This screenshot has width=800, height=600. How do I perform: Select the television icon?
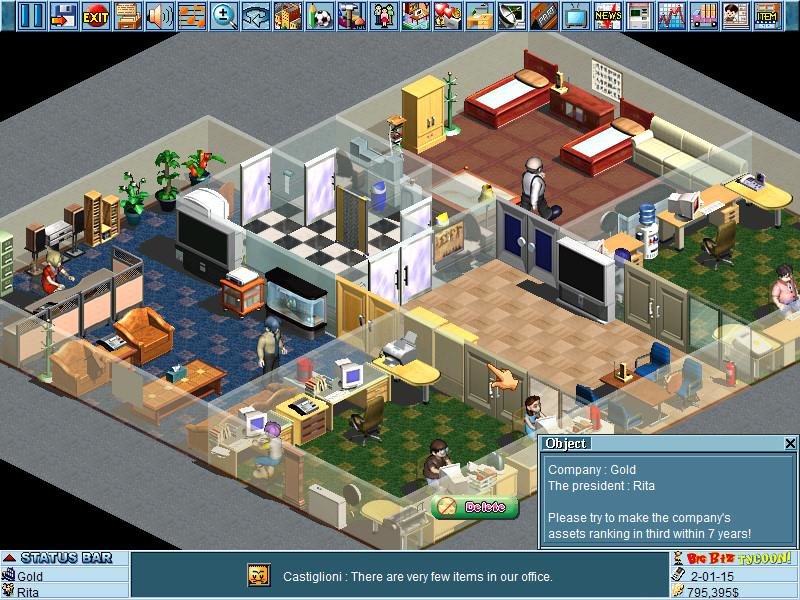tap(576, 15)
